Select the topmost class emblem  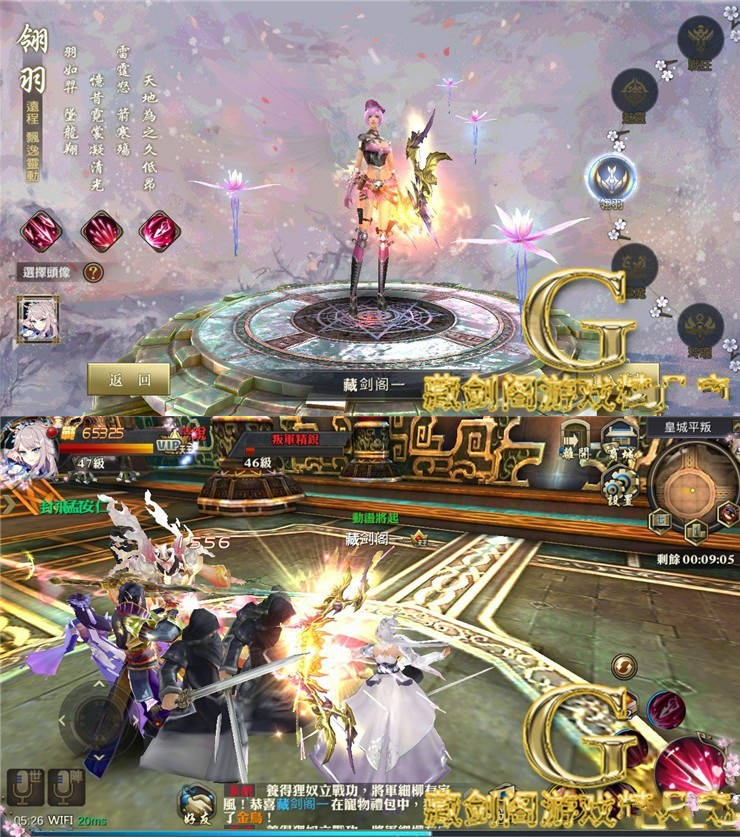pos(700,40)
